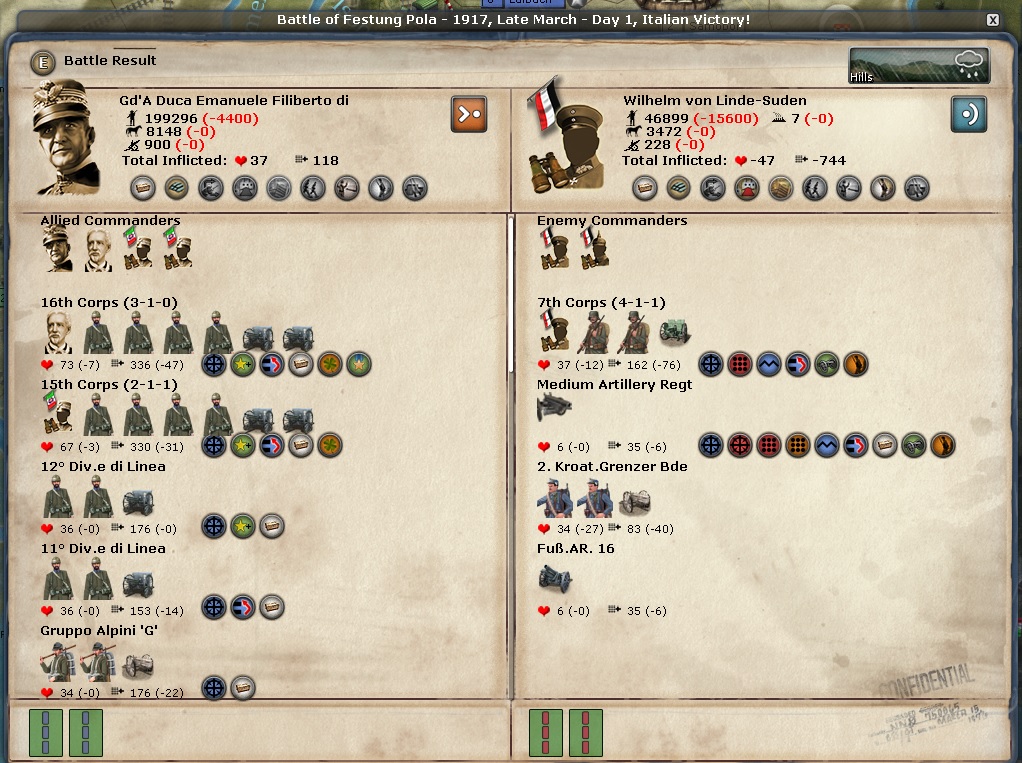This screenshot has width=1022, height=763.
Task: Close the Battle Result window
Action: [992, 20]
